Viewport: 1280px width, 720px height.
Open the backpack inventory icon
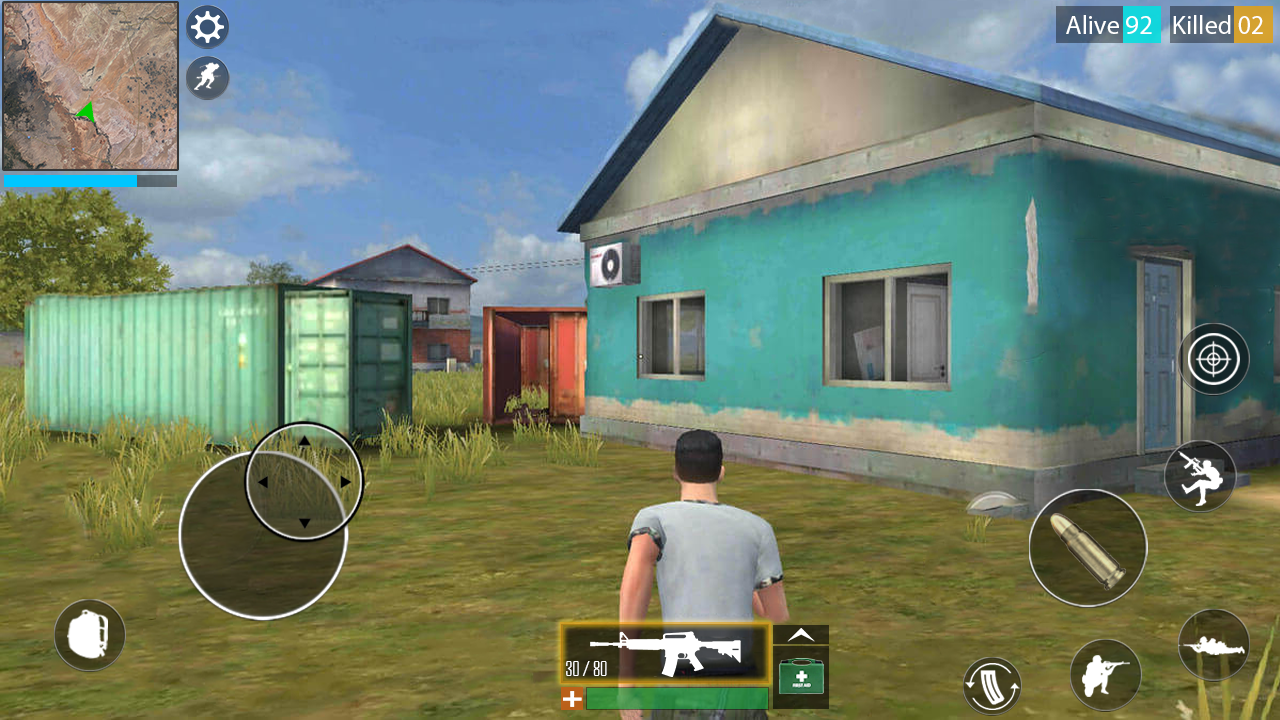pos(90,634)
